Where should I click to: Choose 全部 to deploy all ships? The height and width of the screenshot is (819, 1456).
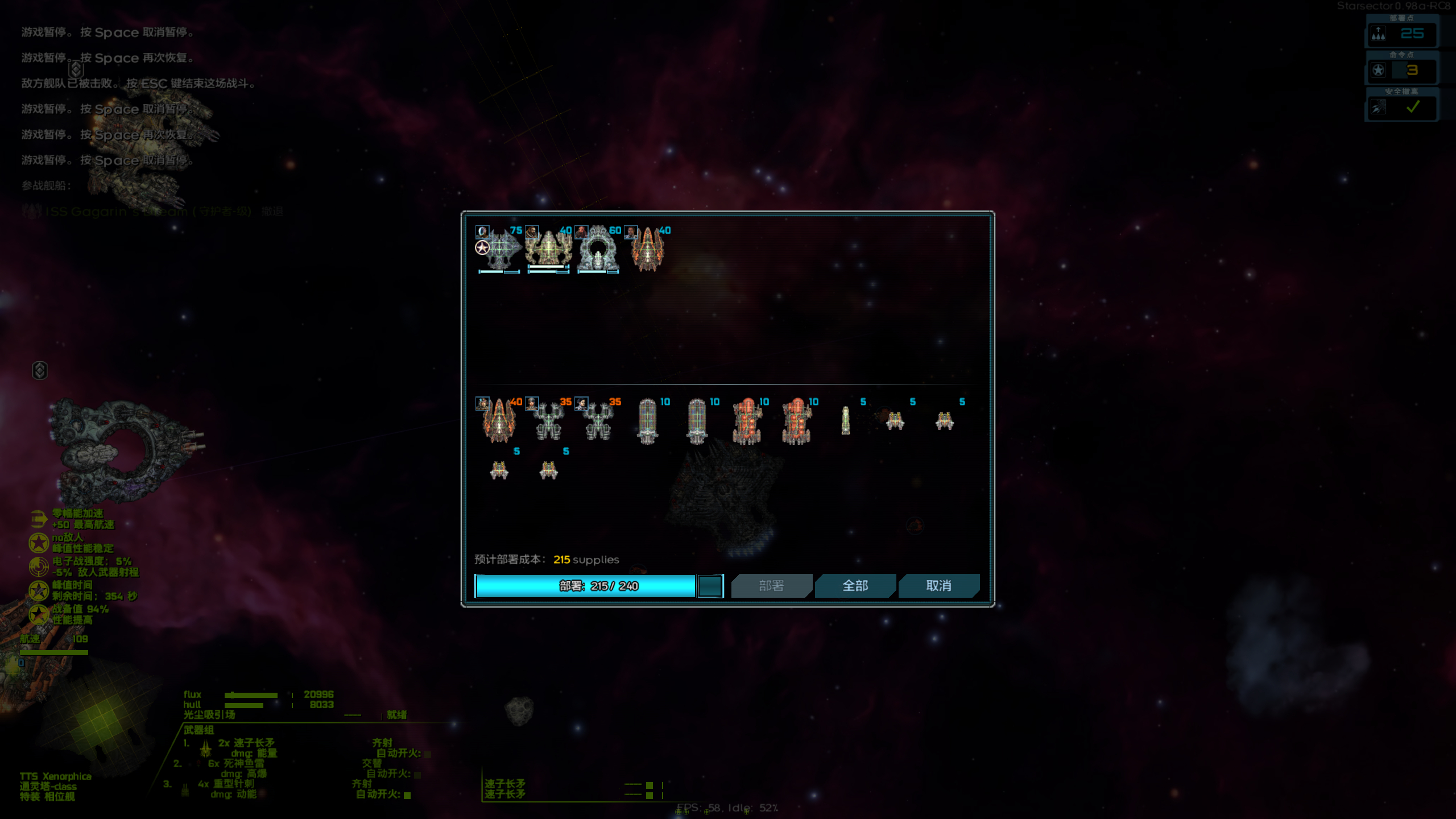click(x=854, y=586)
